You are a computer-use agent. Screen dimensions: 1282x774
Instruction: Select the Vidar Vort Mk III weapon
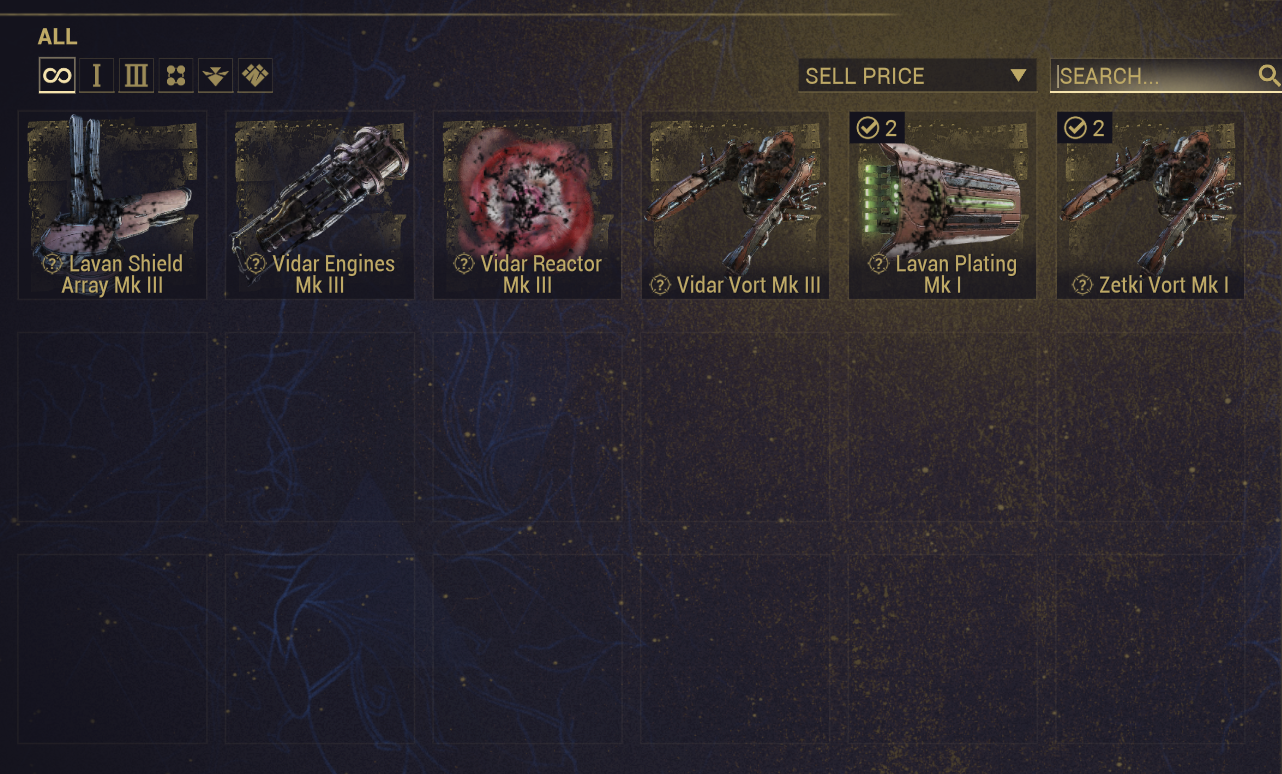(735, 205)
